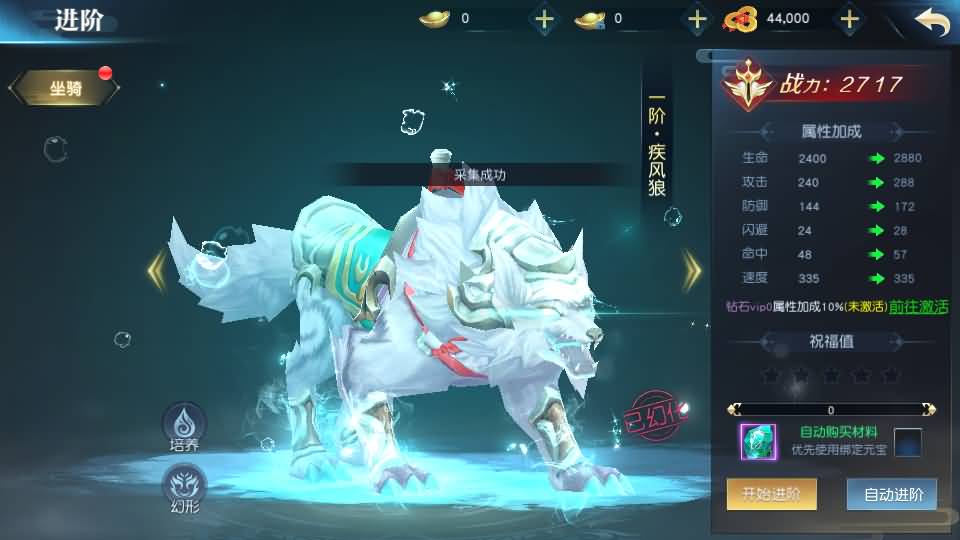
Task: Start advancing with 开始进阶
Action: [771, 494]
